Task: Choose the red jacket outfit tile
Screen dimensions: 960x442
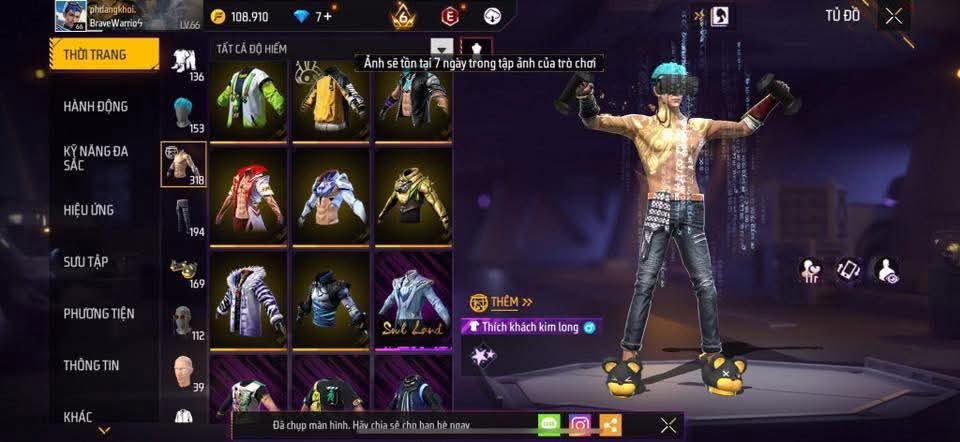Action: coord(250,196)
